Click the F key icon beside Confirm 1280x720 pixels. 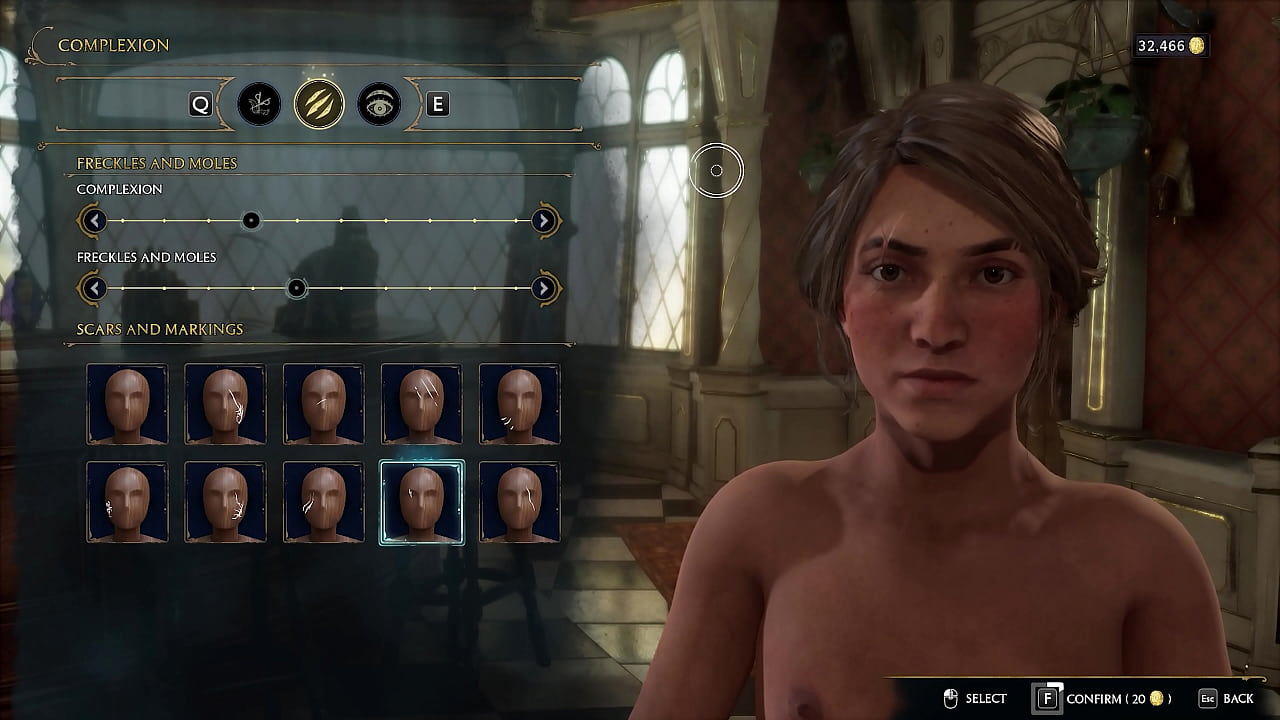(1049, 700)
